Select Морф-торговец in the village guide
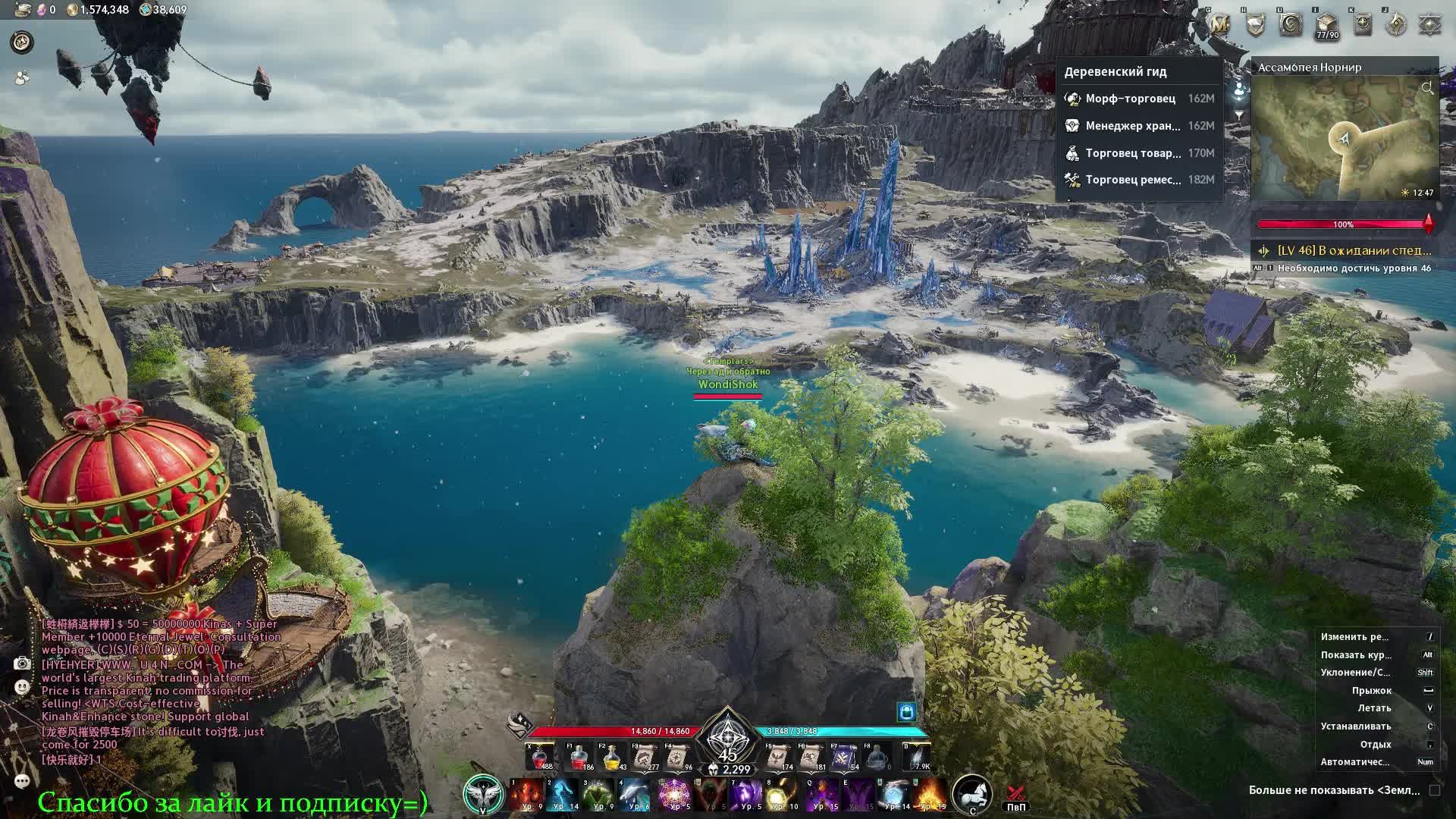 (1130, 99)
